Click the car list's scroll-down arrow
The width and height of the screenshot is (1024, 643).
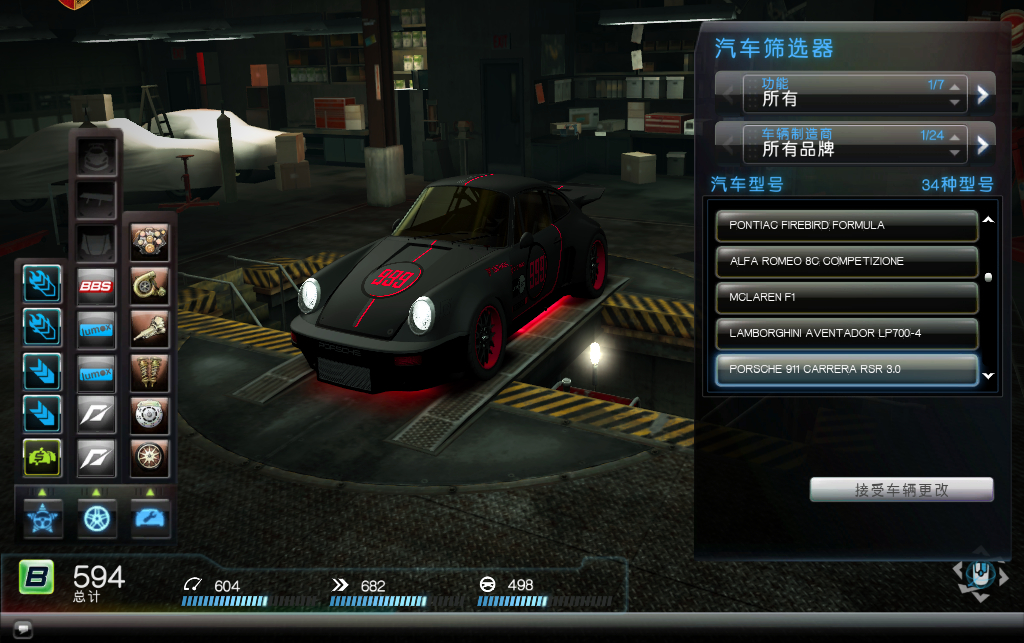[x=989, y=376]
